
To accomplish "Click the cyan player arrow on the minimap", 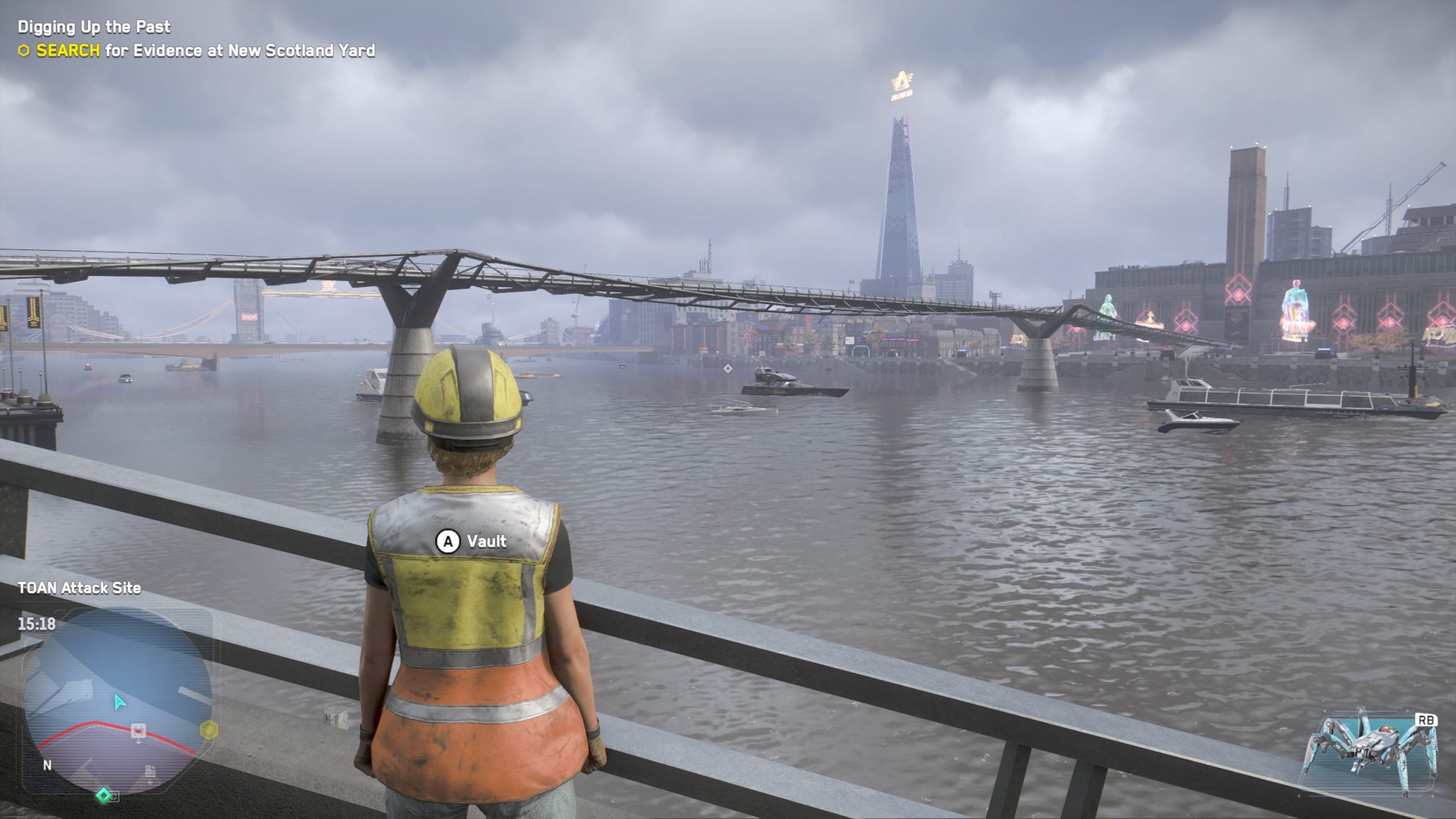I will click(x=118, y=703).
